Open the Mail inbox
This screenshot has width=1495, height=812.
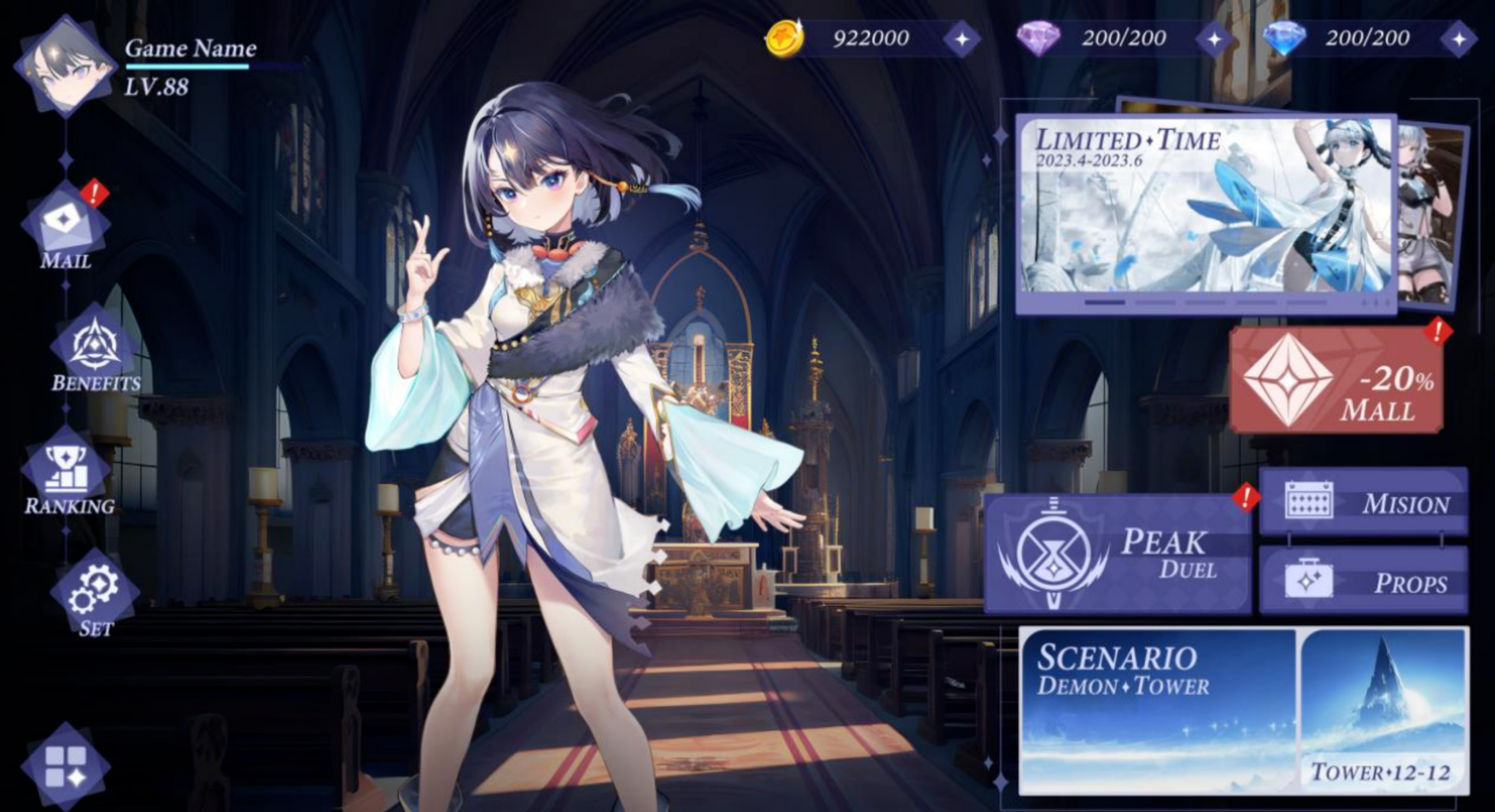(65, 225)
